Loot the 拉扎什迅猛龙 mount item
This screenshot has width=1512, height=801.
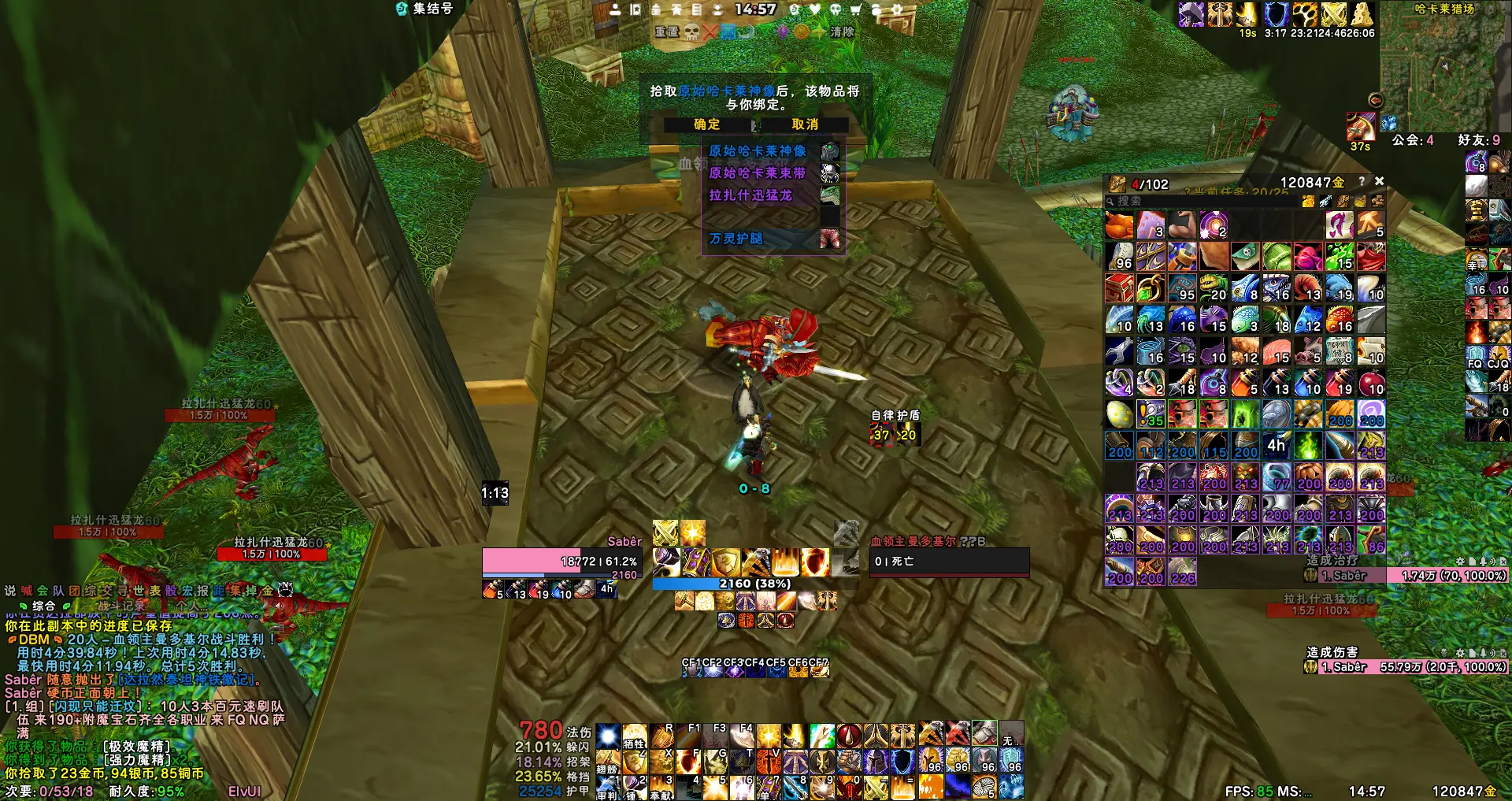tap(750, 195)
